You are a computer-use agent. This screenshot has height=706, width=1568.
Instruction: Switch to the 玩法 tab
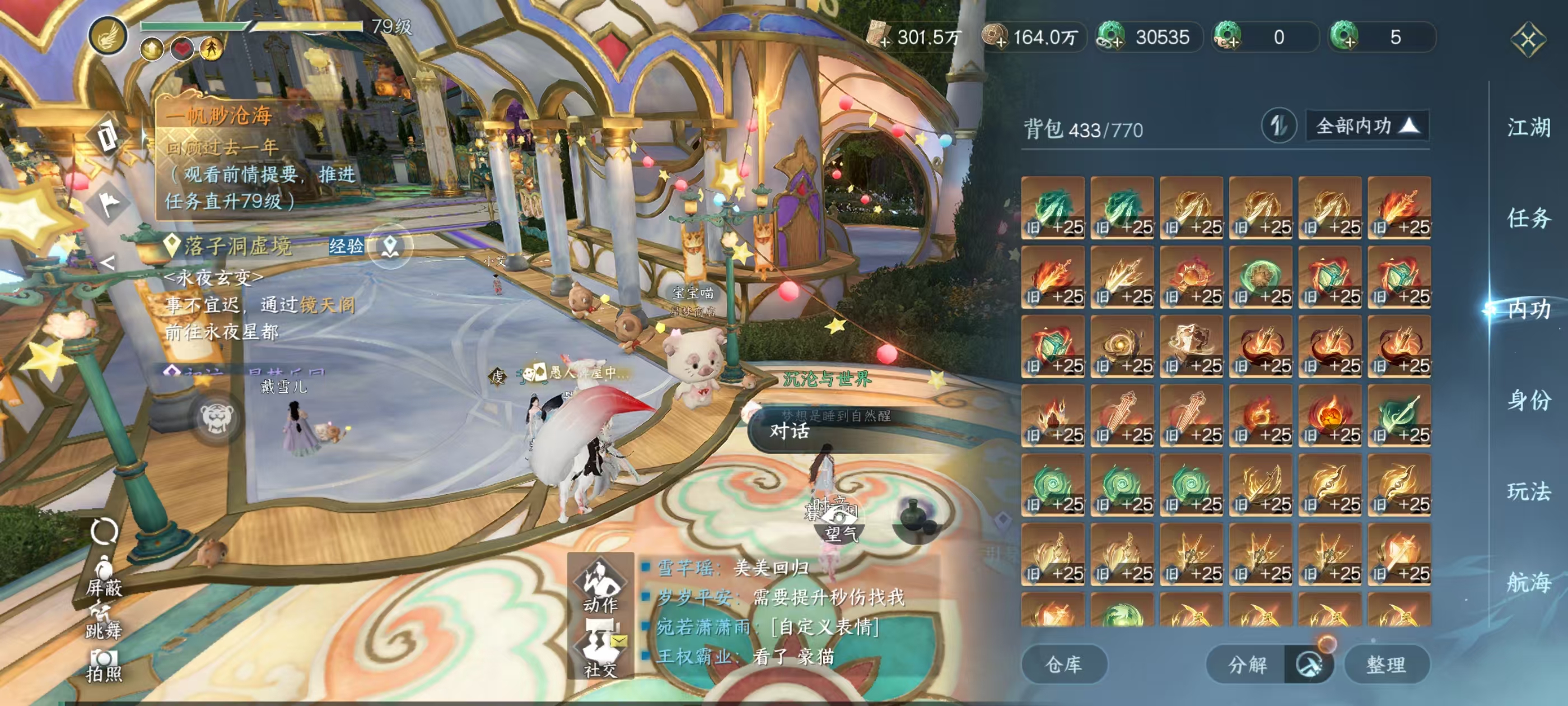1528,491
